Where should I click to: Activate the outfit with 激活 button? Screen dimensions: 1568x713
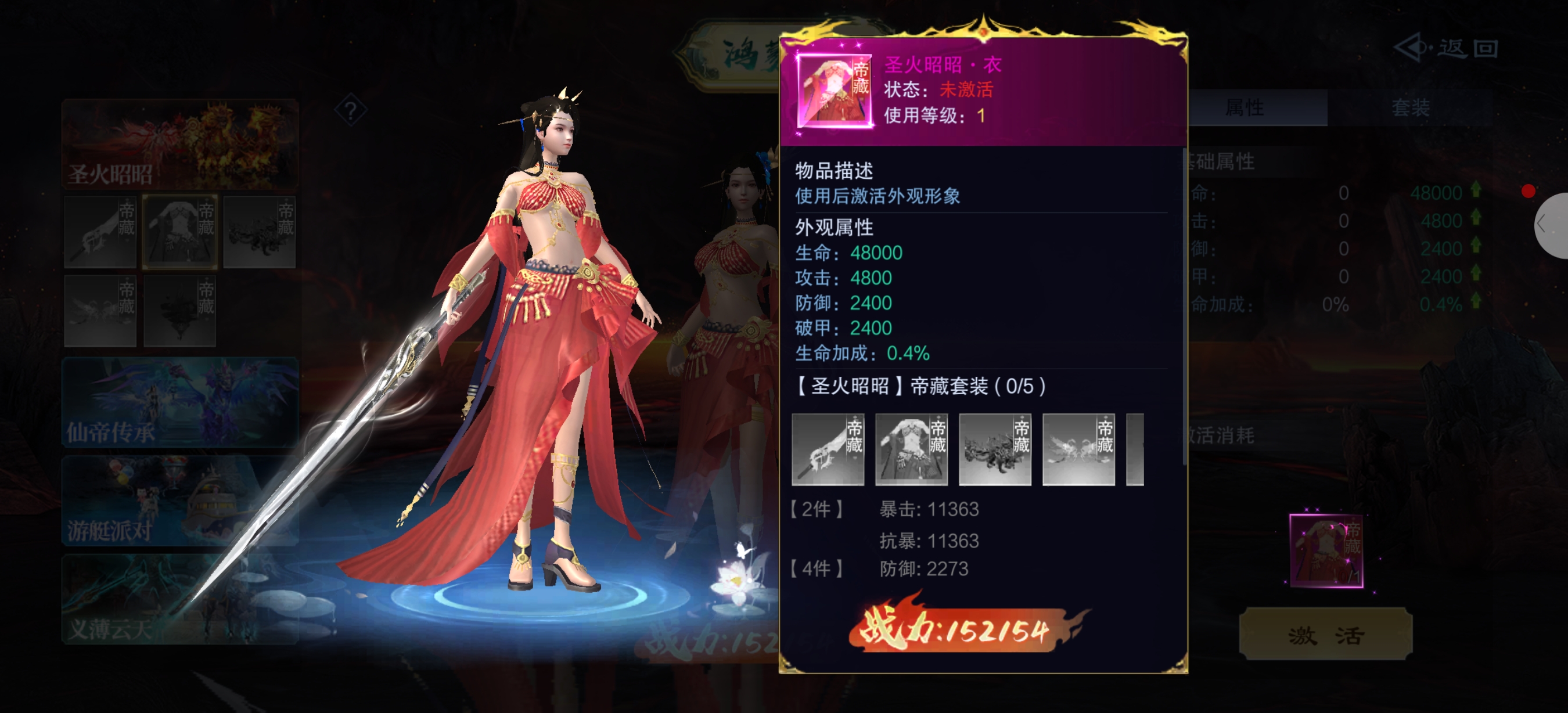pyautogui.click(x=1325, y=635)
